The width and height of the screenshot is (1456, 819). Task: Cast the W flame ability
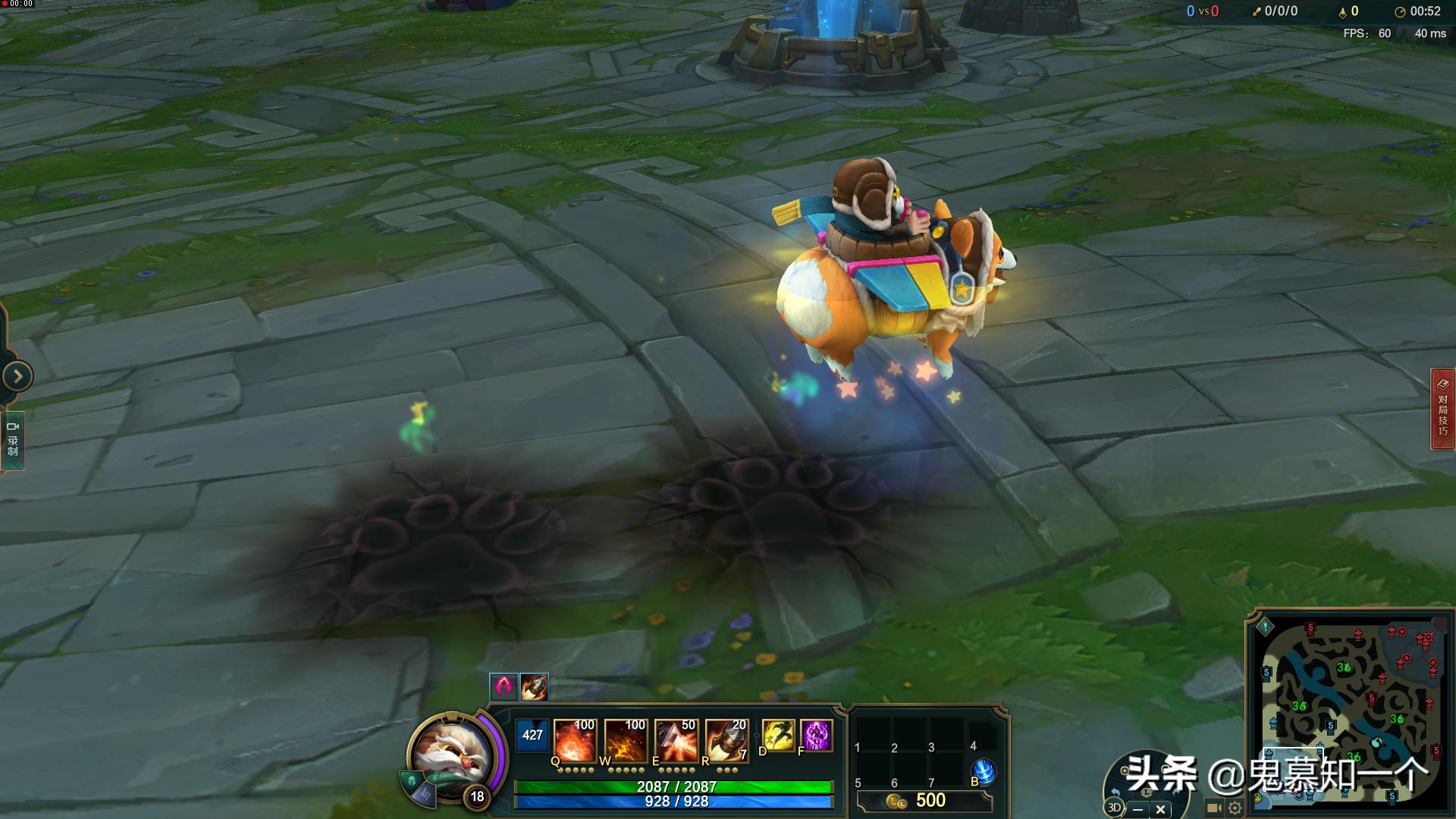[x=625, y=739]
